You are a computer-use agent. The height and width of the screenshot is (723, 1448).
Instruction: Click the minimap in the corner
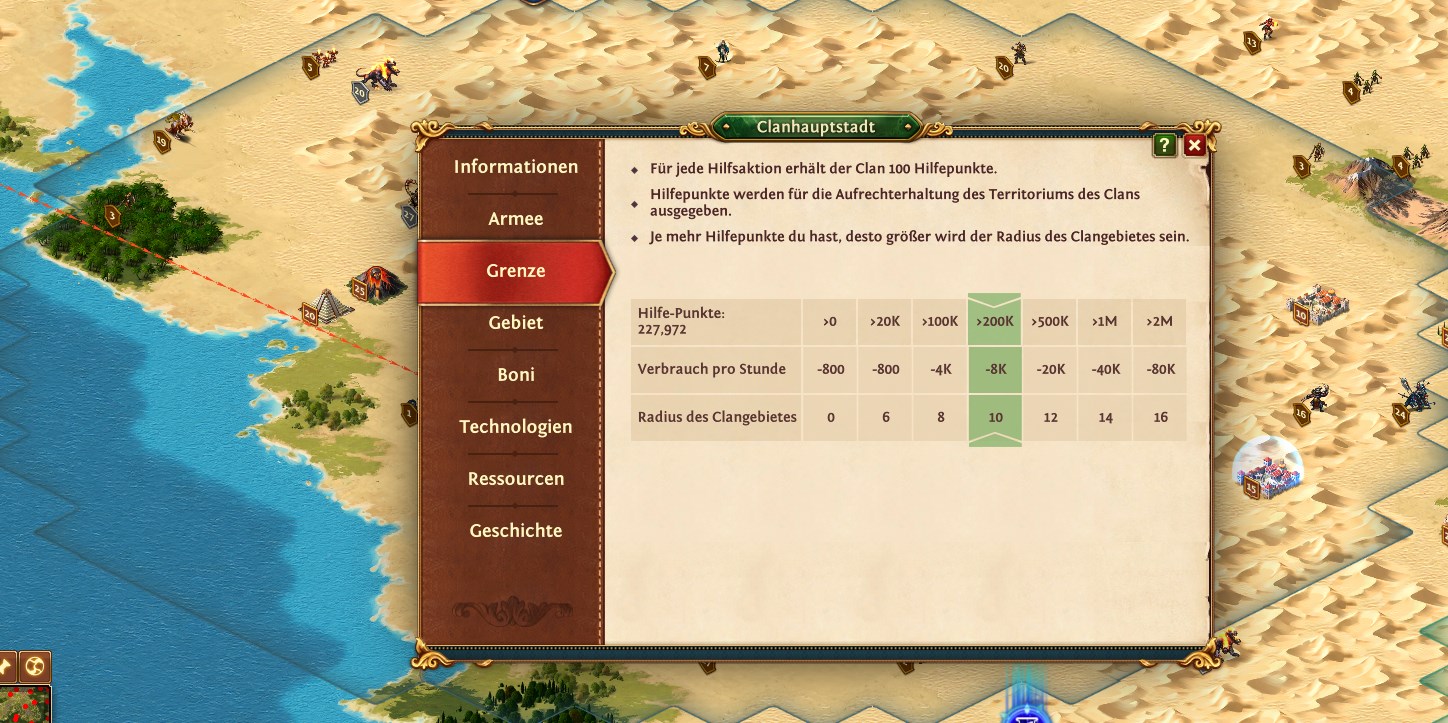[24, 704]
